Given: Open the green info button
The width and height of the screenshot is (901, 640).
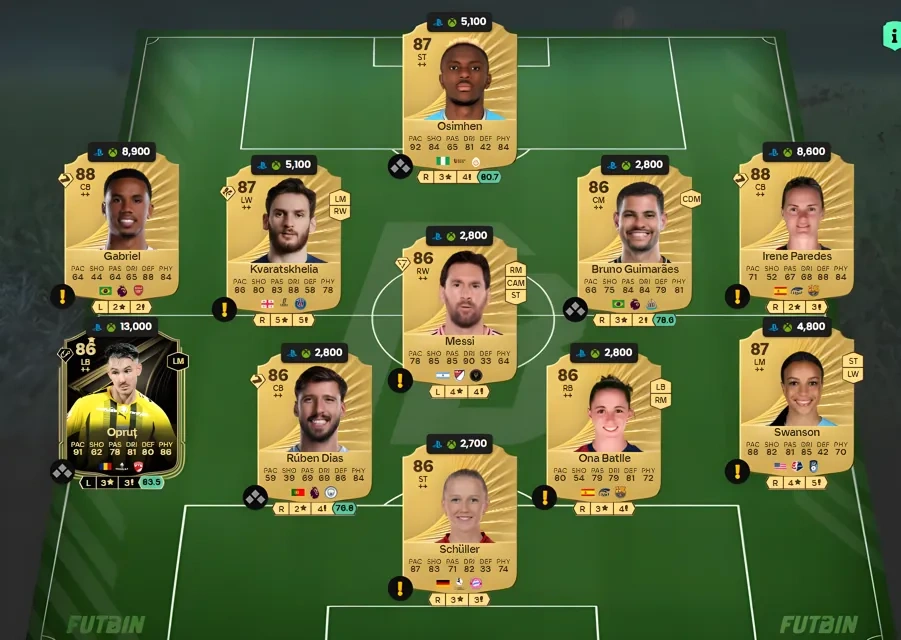Looking at the screenshot, I should (891, 35).
